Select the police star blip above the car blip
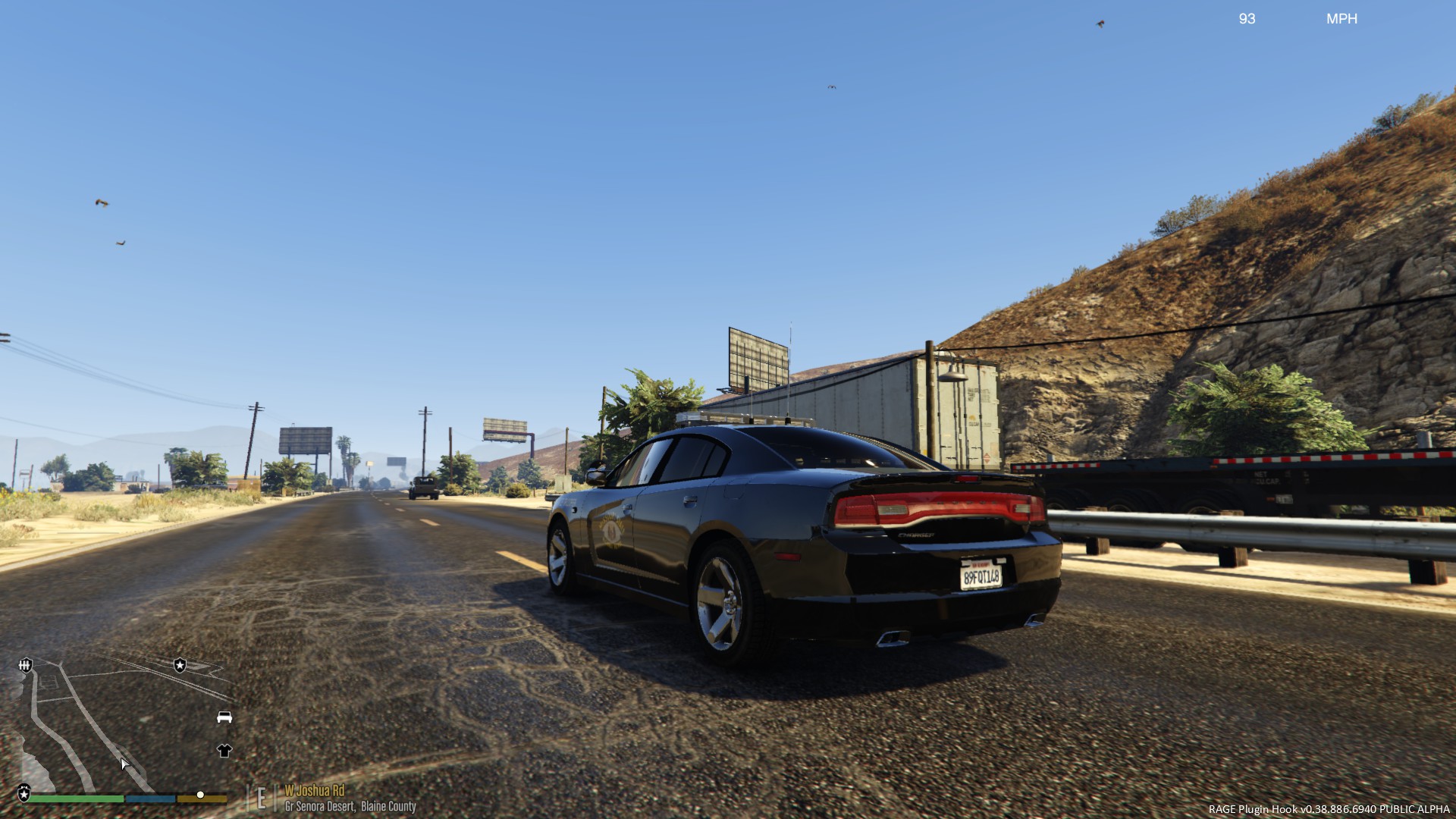The image size is (1456, 819). (x=180, y=665)
